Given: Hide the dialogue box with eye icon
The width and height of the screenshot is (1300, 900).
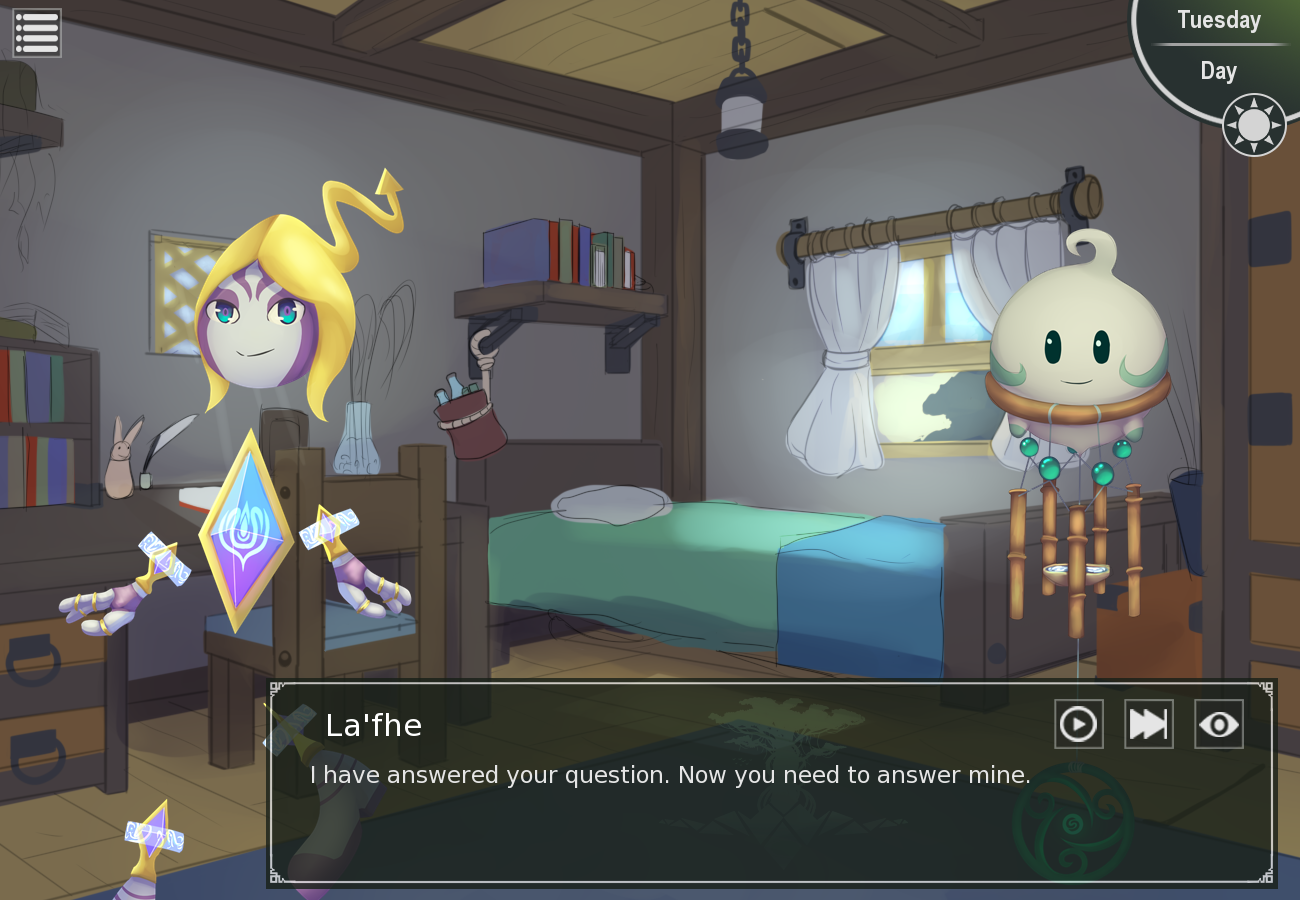Looking at the screenshot, I should click(1218, 724).
